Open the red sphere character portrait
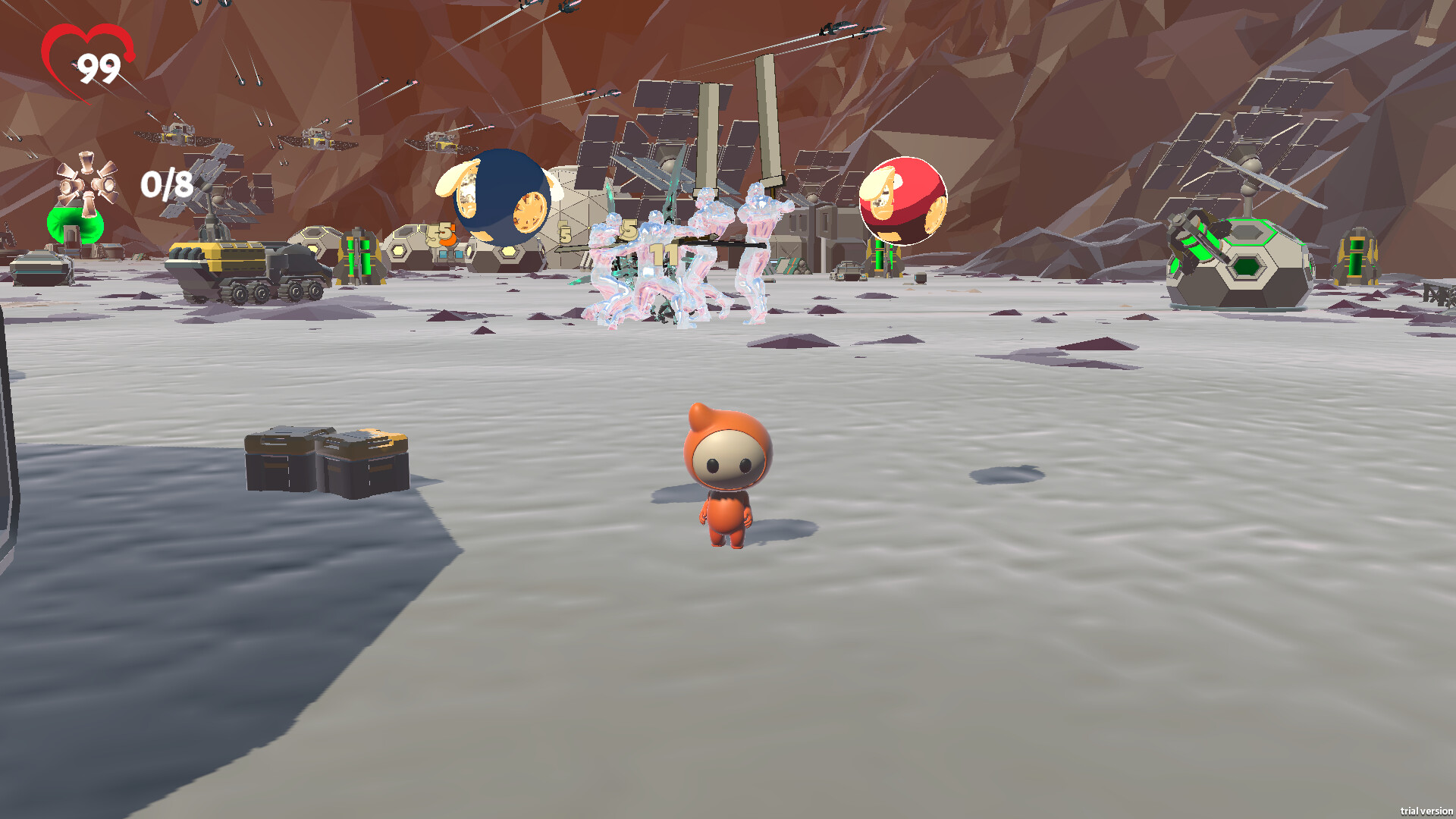The image size is (1456, 819). [902, 199]
